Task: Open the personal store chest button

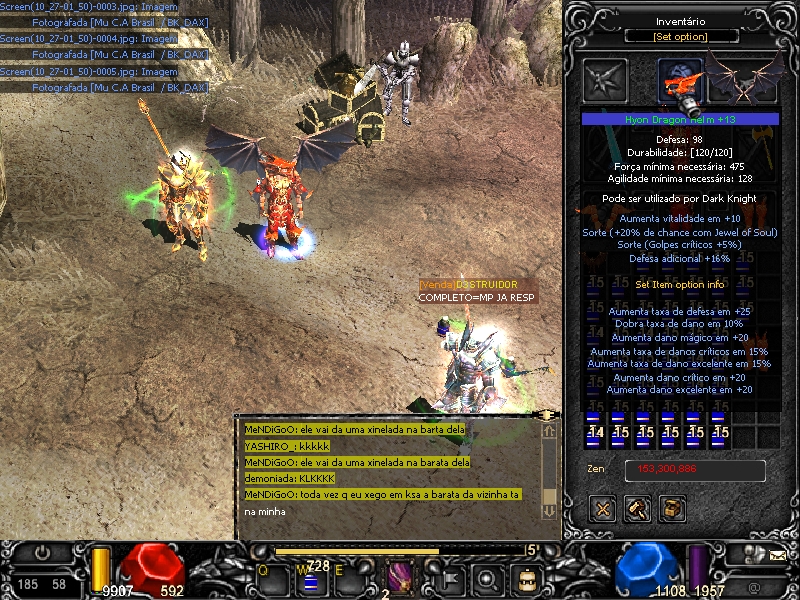Action: pos(673,509)
